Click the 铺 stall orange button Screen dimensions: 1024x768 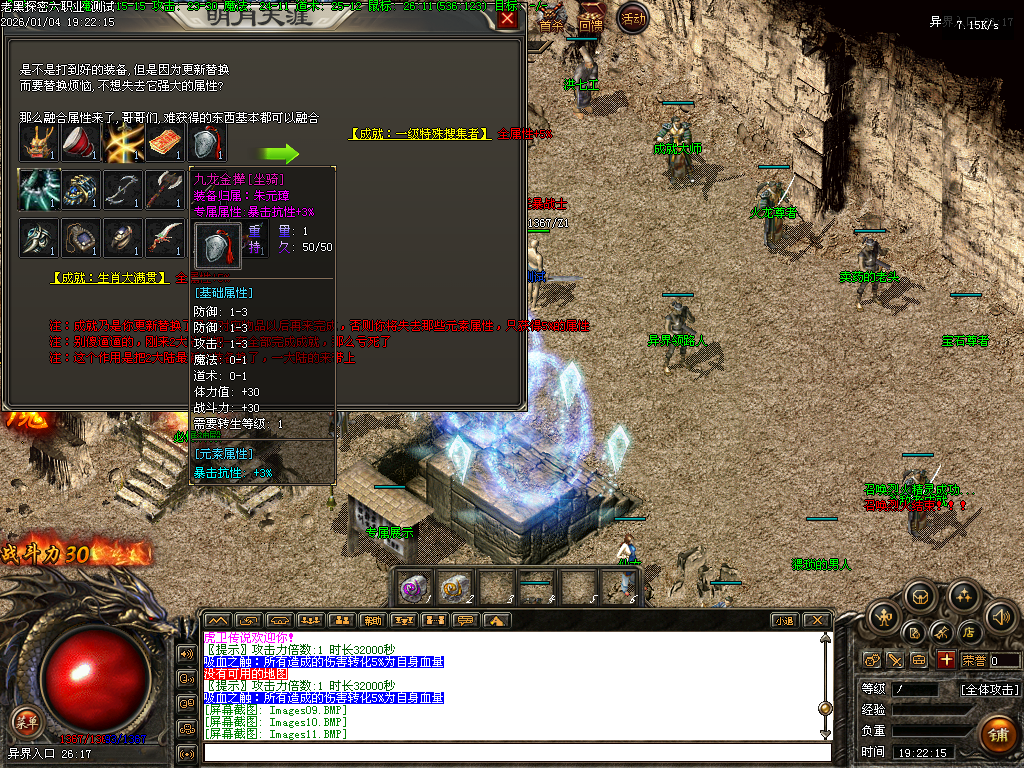point(996,735)
